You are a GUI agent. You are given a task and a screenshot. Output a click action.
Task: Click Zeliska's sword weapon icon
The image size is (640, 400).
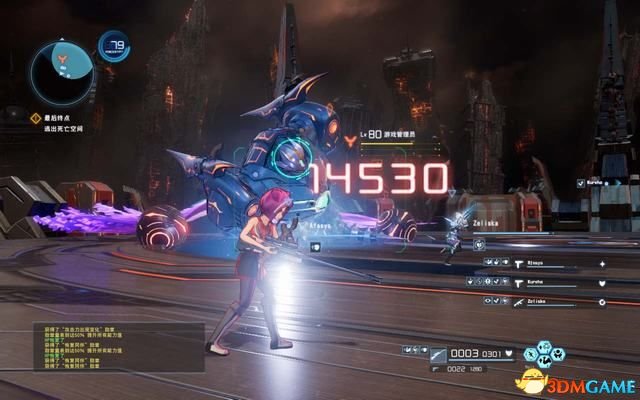pyautogui.click(x=518, y=302)
